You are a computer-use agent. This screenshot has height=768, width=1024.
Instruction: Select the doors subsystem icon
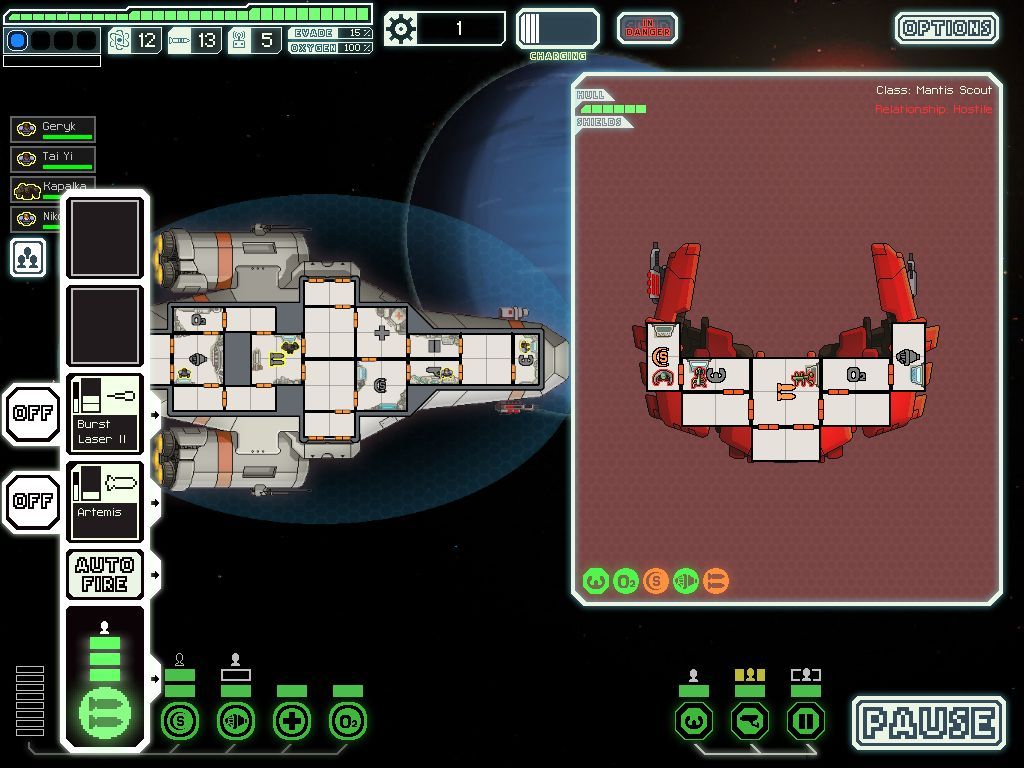806,720
